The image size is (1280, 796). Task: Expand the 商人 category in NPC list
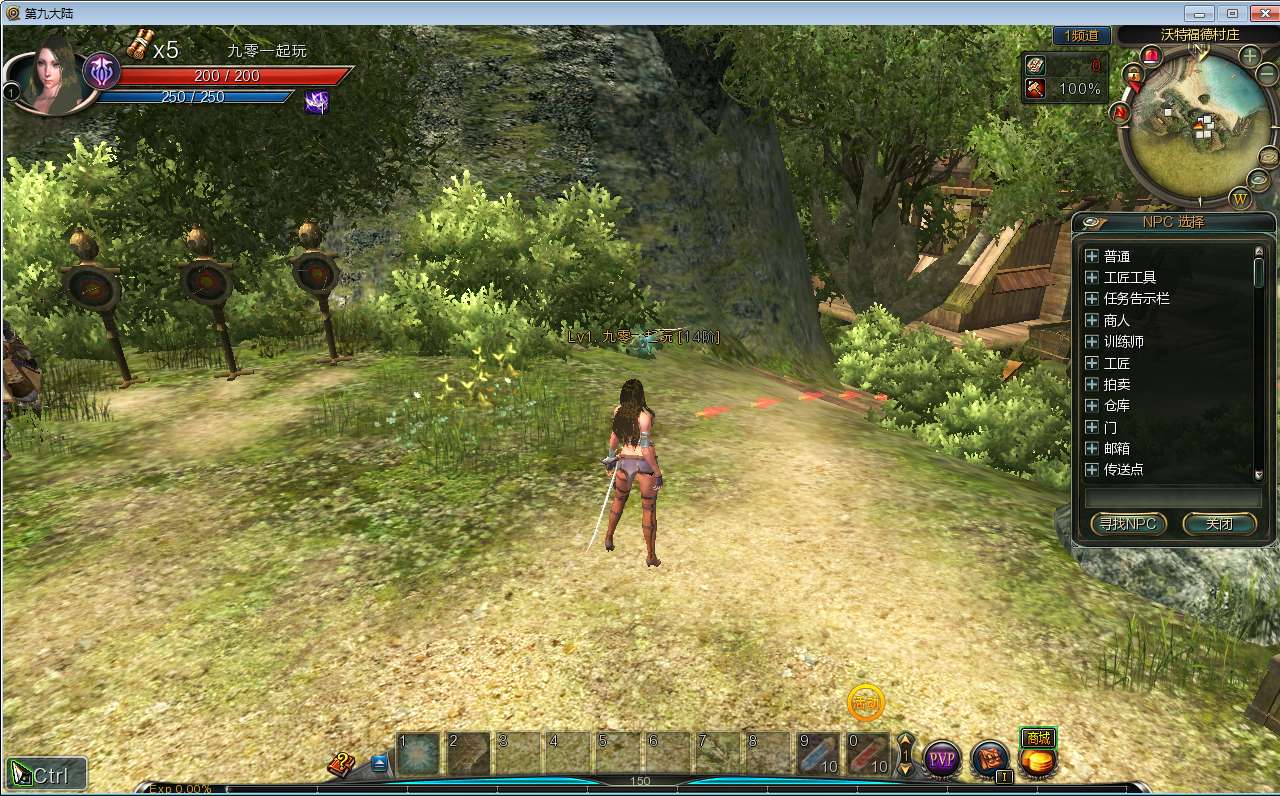[1091, 320]
